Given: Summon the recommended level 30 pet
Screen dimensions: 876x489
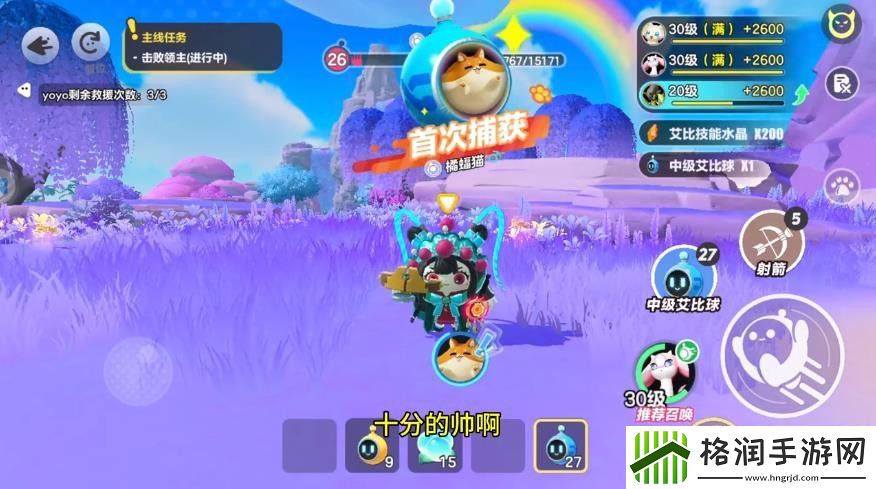Looking at the screenshot, I should pyautogui.click(x=664, y=372).
